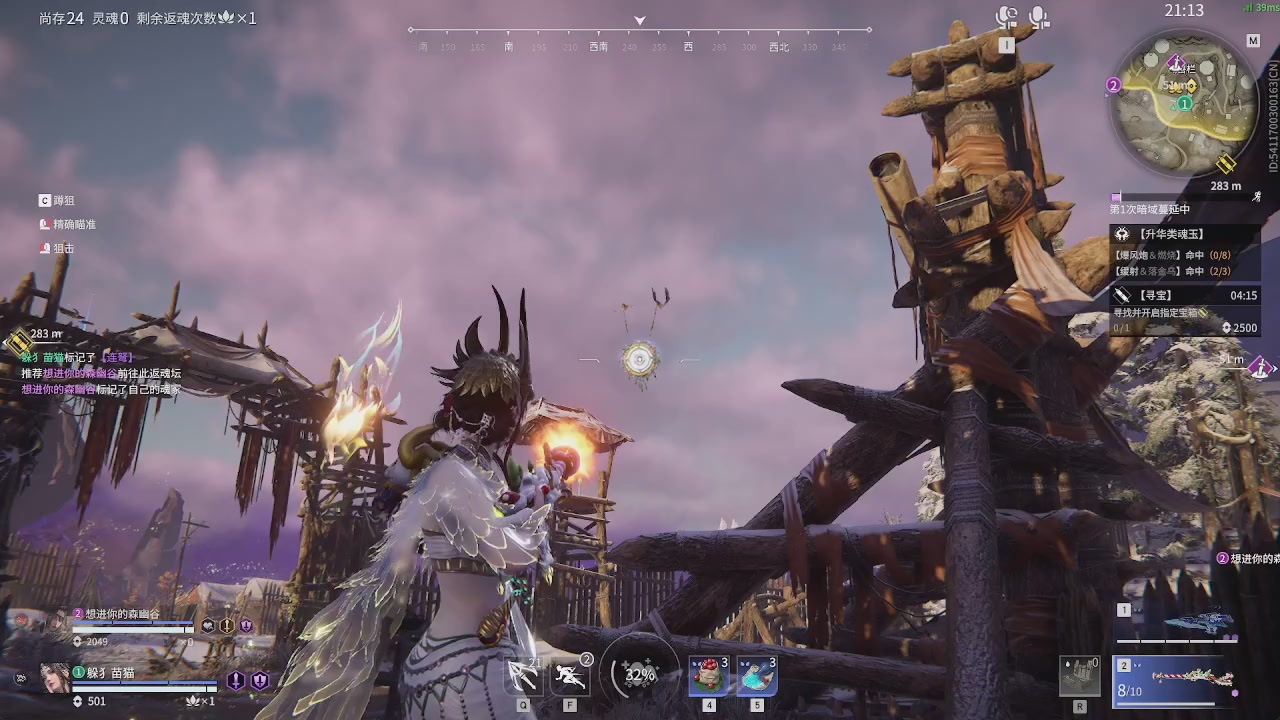Click the 32% circular gauge

[x=640, y=674]
